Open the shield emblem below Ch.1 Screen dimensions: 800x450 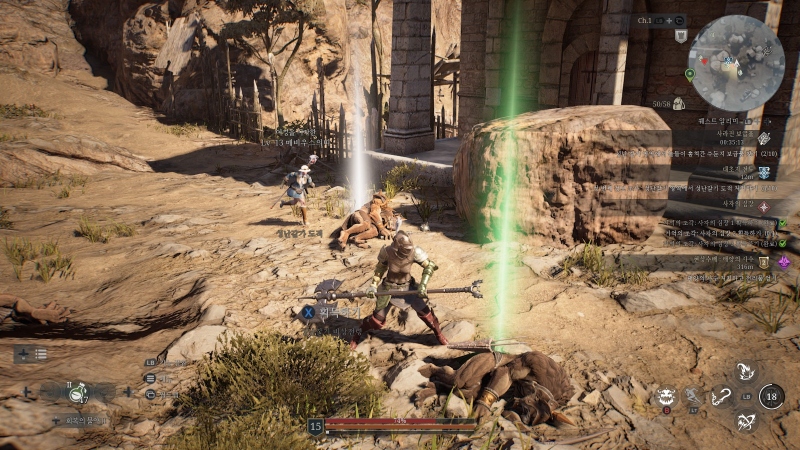coord(681,36)
